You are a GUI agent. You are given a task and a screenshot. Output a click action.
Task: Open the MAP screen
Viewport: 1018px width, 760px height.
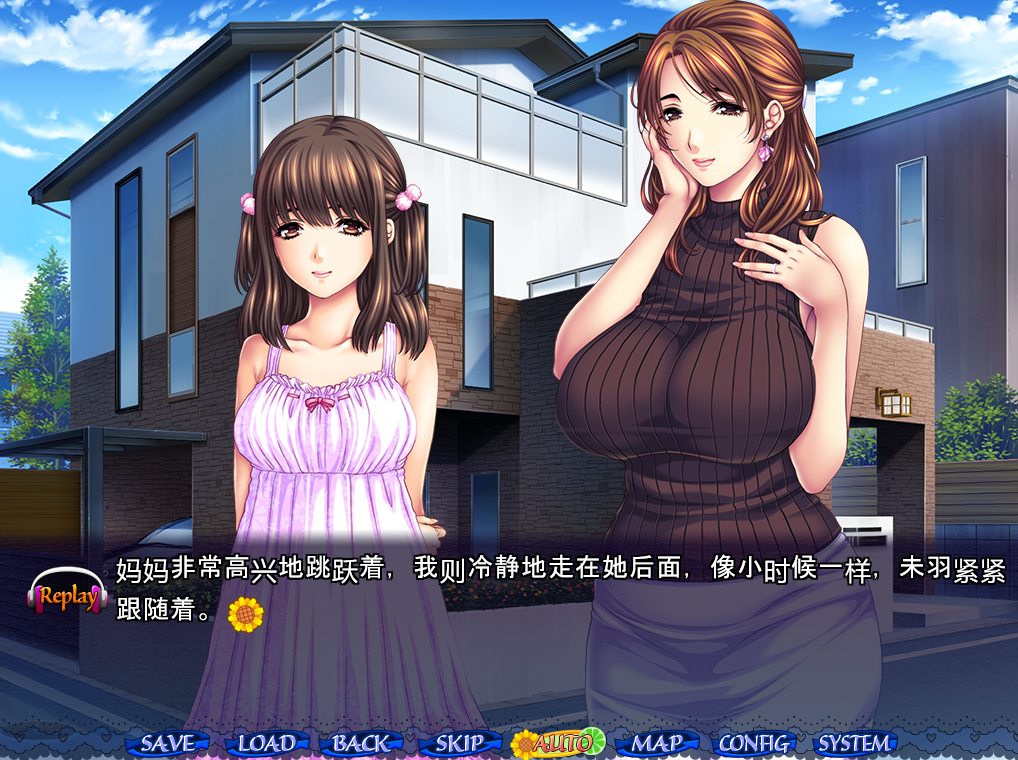pos(656,743)
